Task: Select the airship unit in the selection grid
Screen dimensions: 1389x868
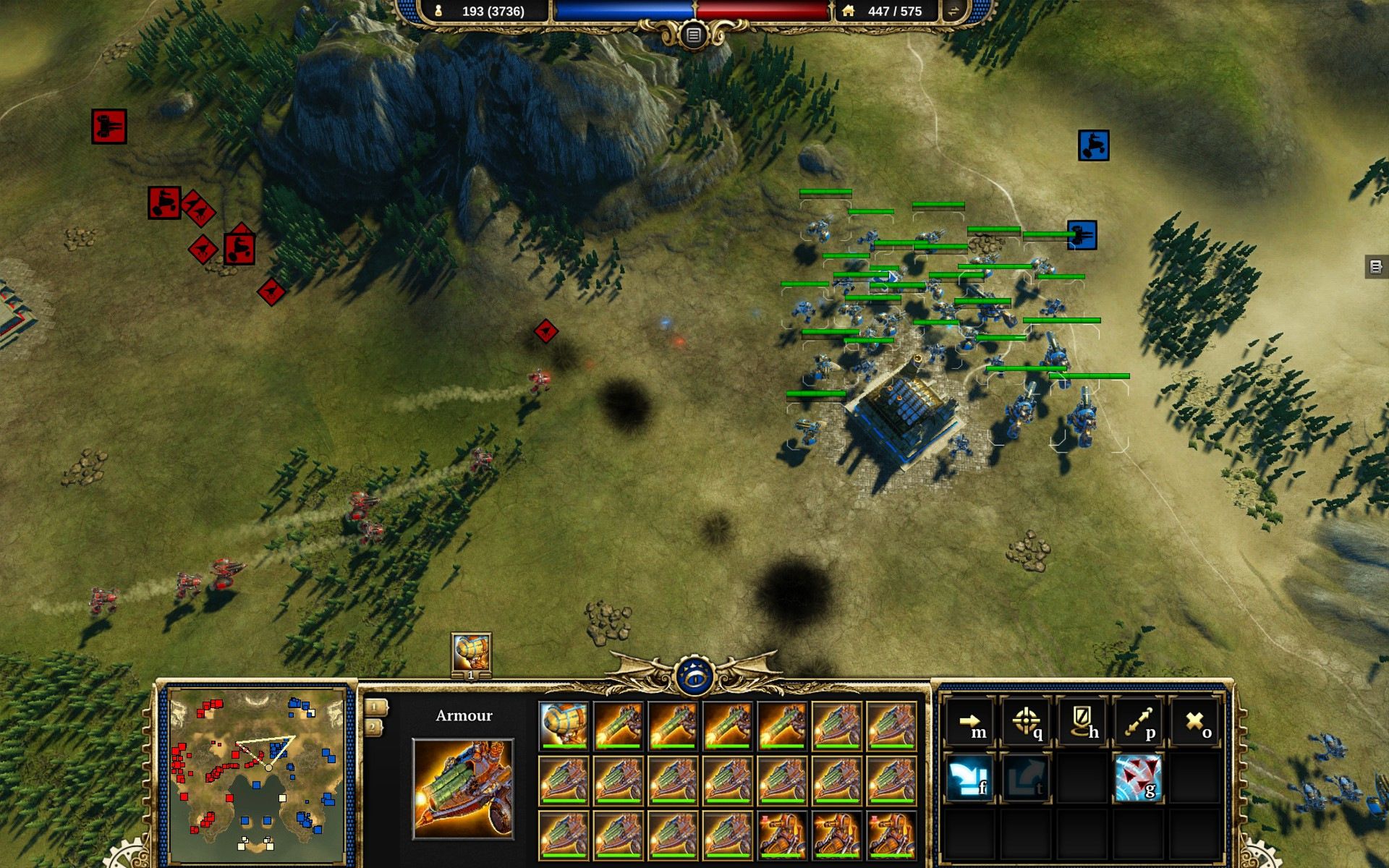Action: (x=564, y=726)
